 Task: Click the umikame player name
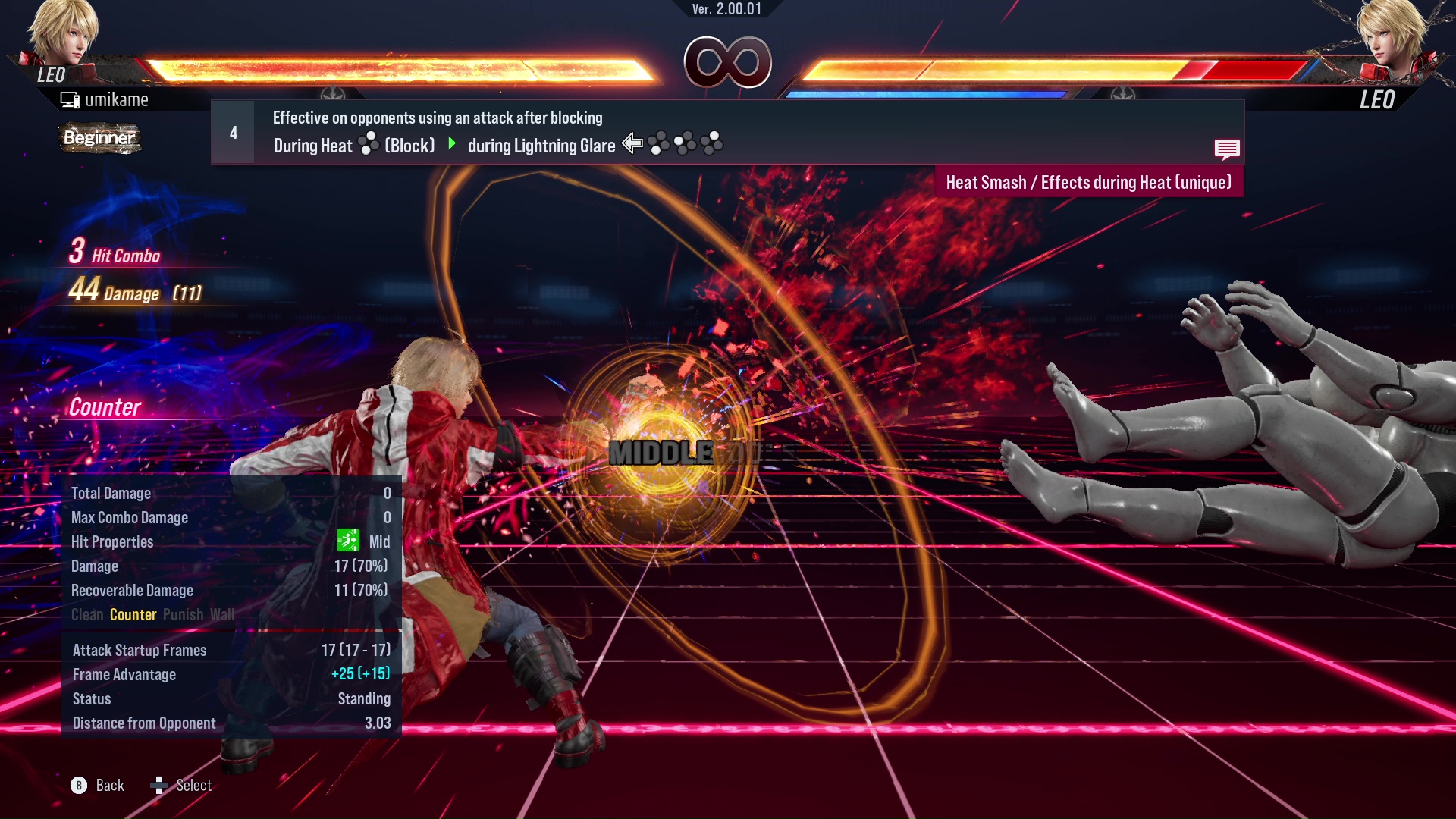(x=118, y=99)
